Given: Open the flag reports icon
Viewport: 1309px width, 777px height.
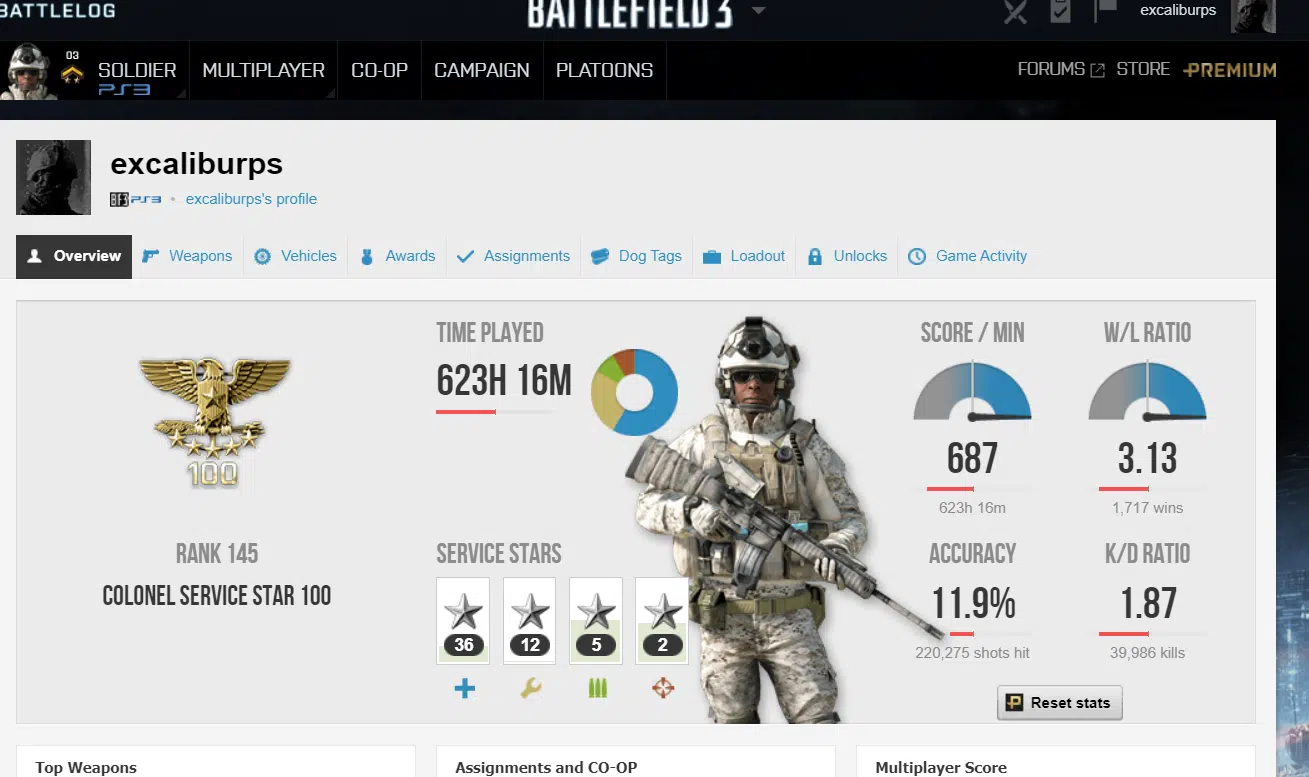Looking at the screenshot, I should click(x=1106, y=11).
